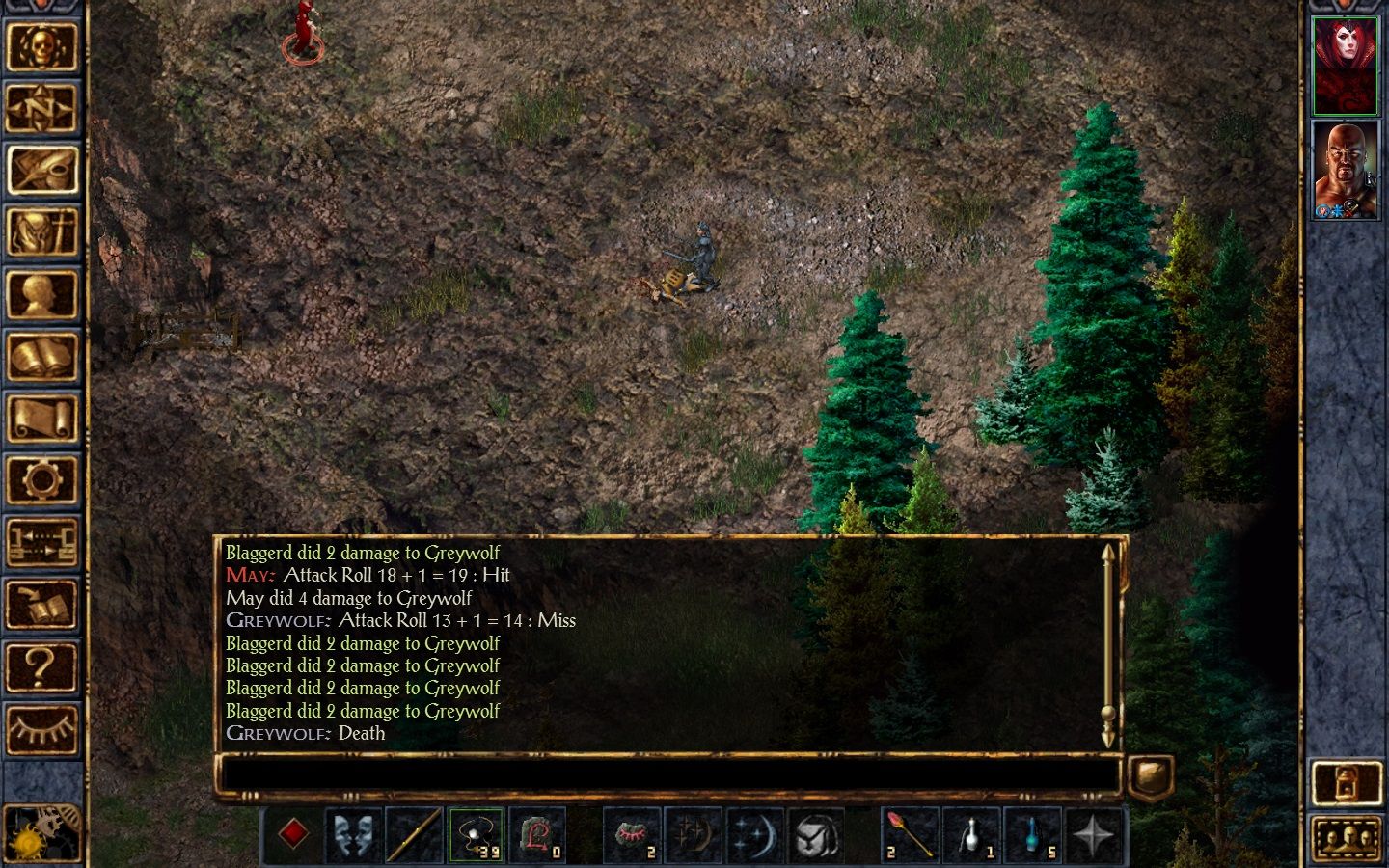Click the skull return-to-game button
This screenshot has width=1389, height=868.
(x=41, y=46)
